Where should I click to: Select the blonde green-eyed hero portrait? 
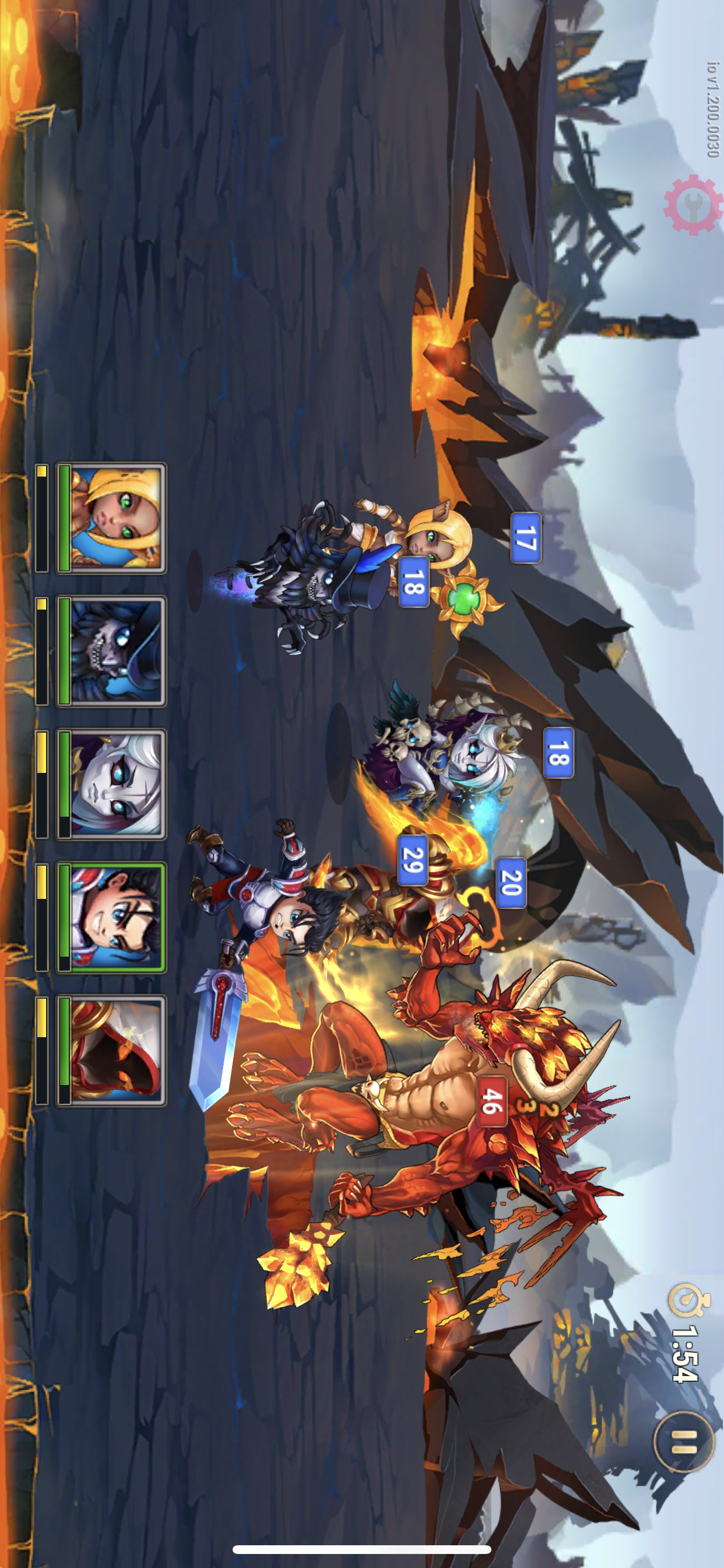coord(112,518)
